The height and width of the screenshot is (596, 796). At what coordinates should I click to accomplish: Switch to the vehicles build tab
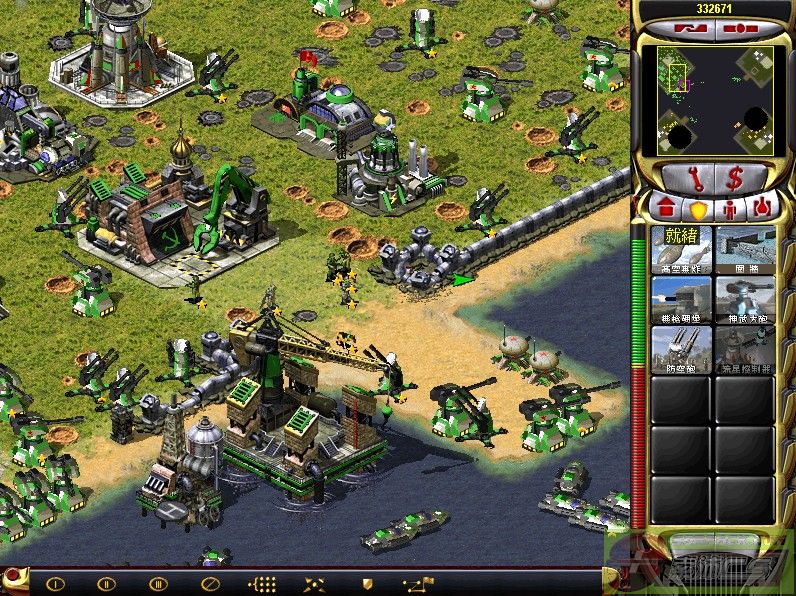(x=760, y=208)
